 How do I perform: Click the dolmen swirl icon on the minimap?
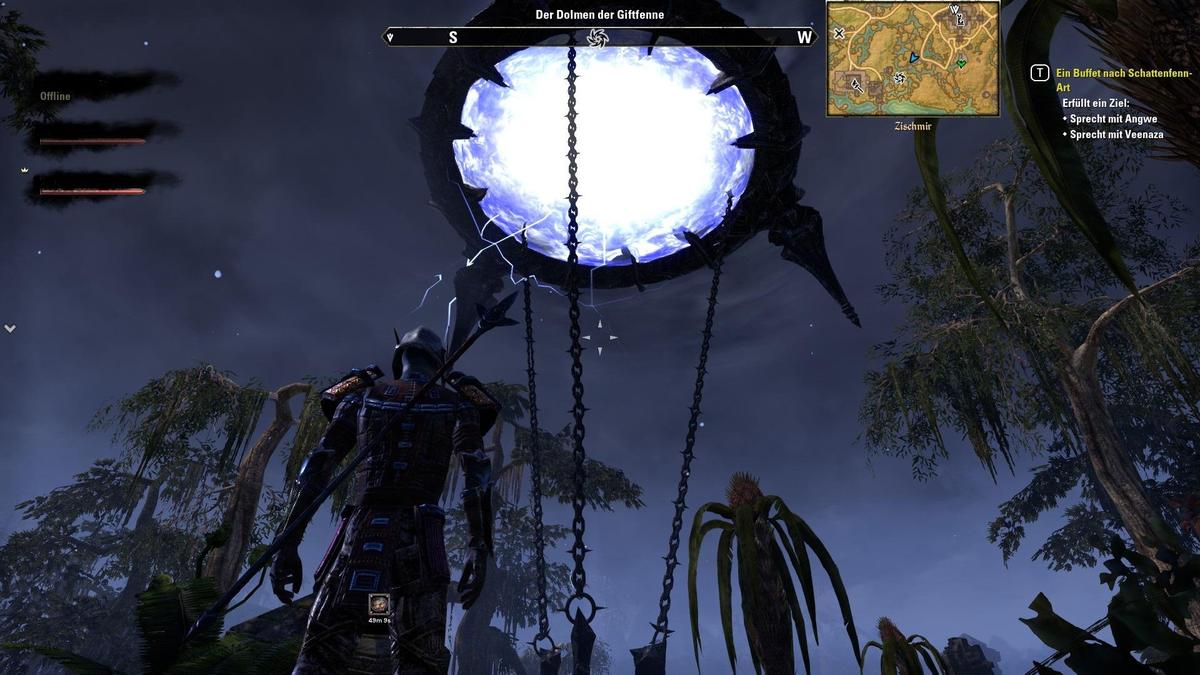(x=899, y=78)
